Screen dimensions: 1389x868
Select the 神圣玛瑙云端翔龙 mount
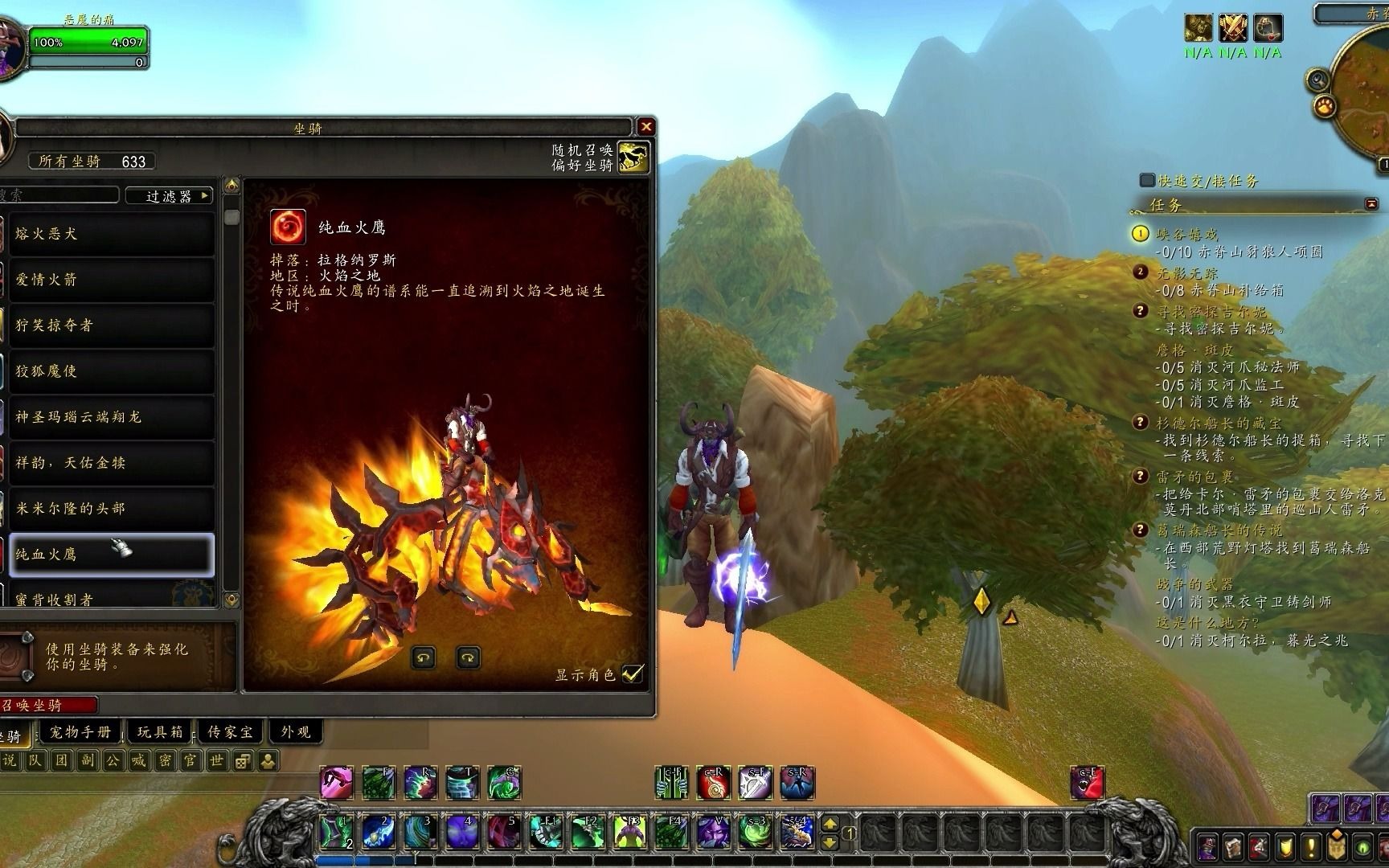[111, 417]
